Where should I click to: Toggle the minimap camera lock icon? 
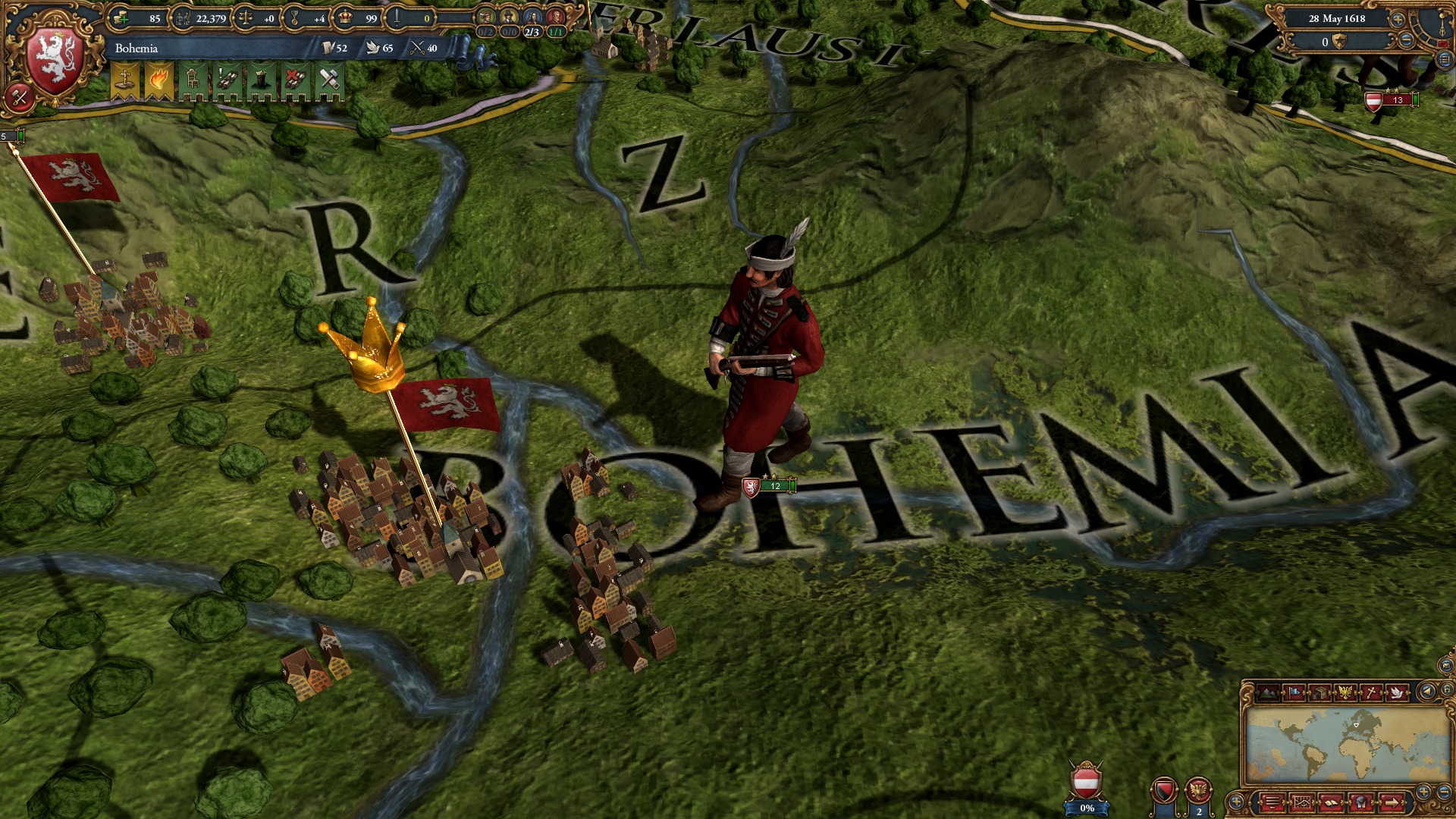[x=1447, y=689]
